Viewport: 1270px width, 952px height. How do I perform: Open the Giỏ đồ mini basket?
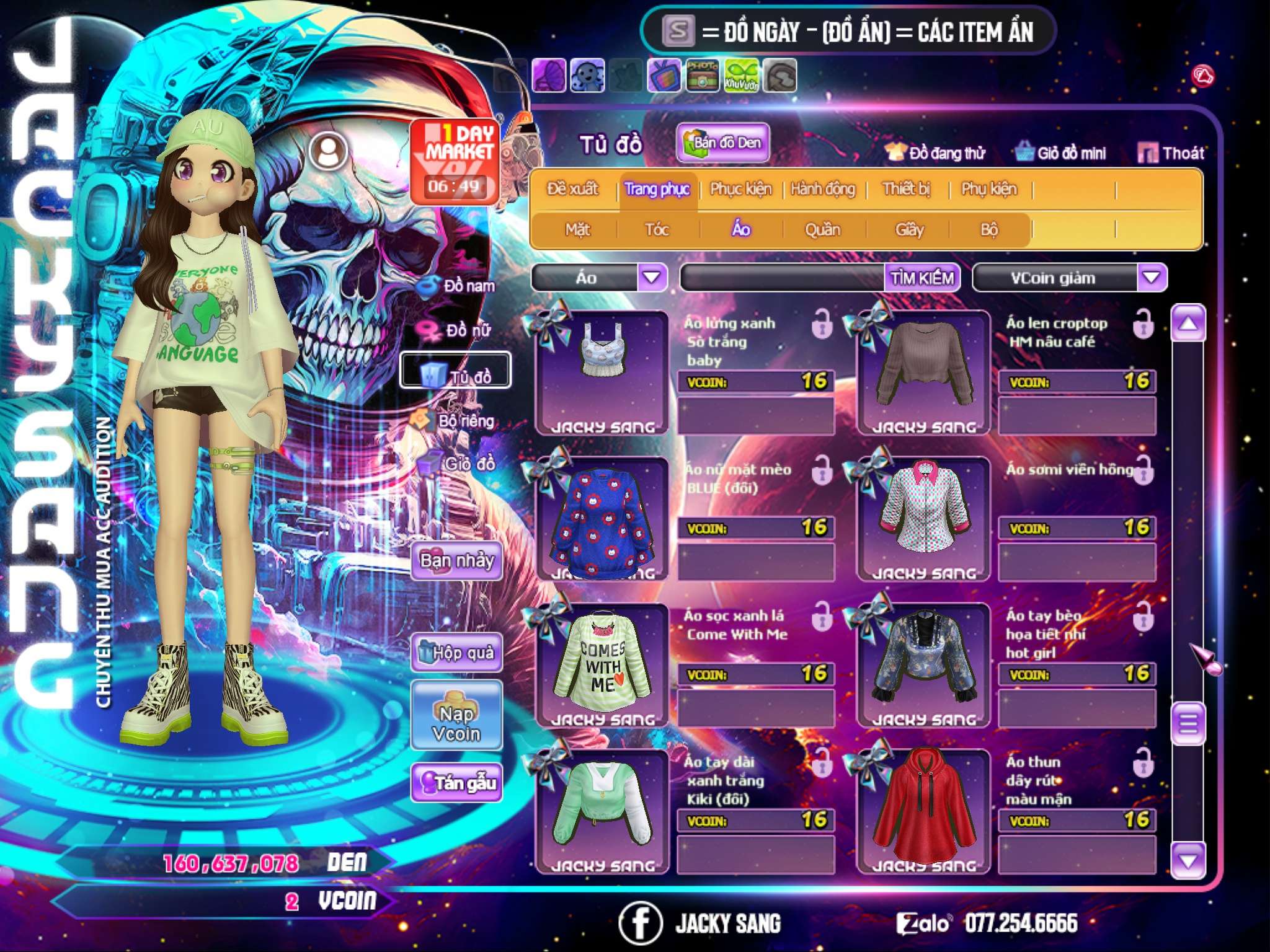point(1061,153)
